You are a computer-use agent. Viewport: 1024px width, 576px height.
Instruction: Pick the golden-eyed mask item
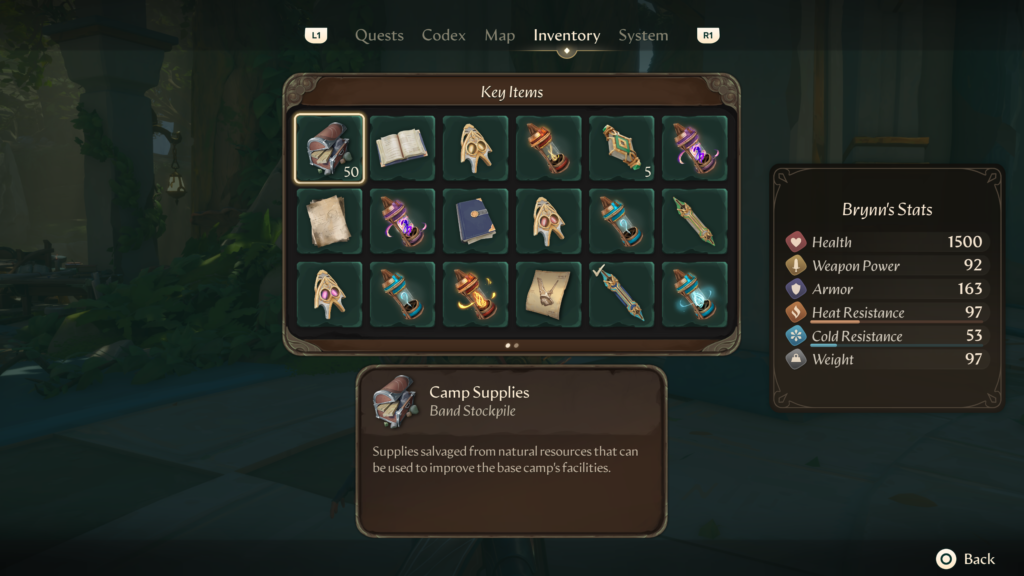click(475, 148)
